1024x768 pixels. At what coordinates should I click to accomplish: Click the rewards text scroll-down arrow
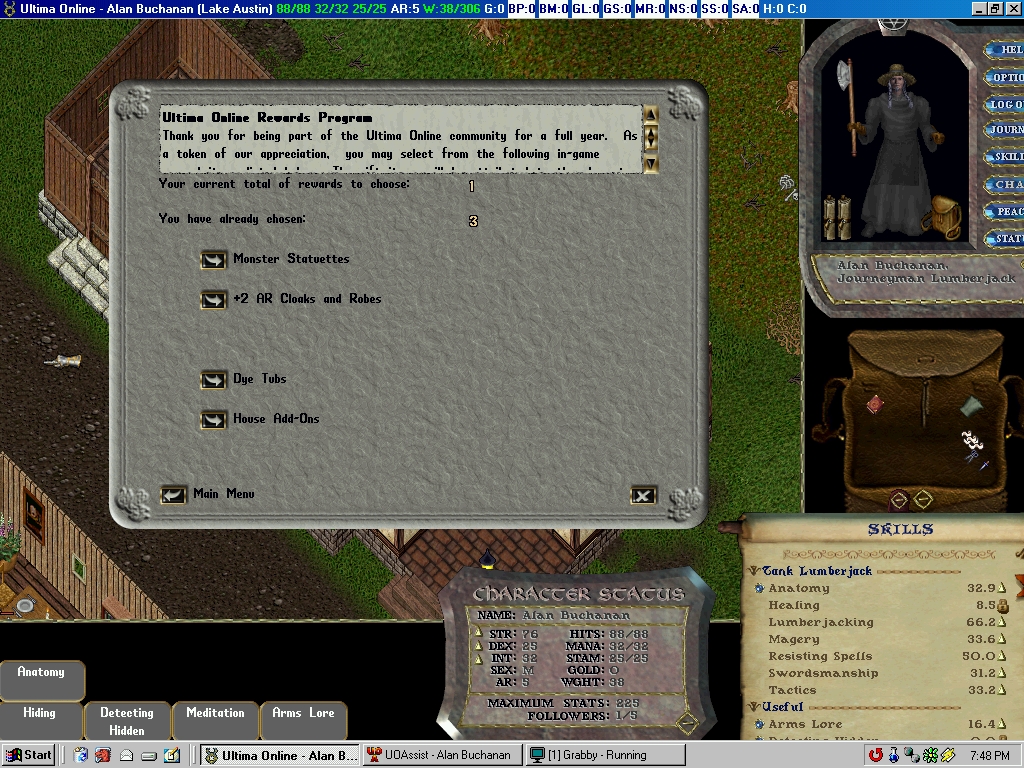click(x=651, y=163)
